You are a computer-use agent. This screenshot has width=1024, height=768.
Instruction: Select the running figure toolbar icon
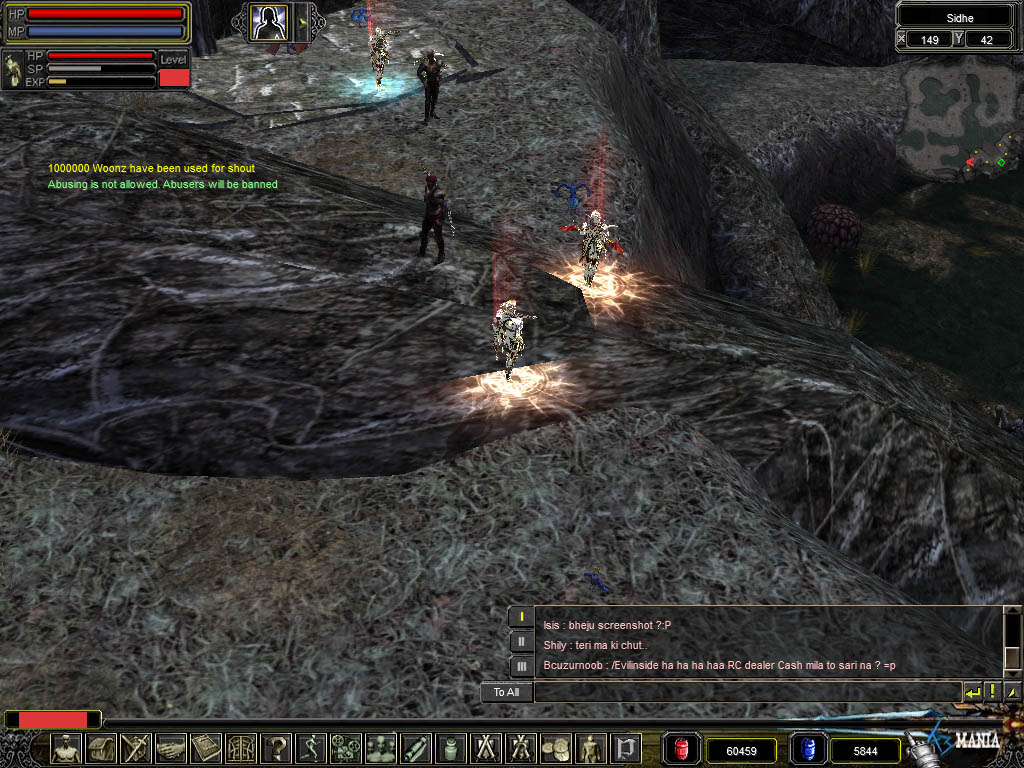(x=311, y=748)
